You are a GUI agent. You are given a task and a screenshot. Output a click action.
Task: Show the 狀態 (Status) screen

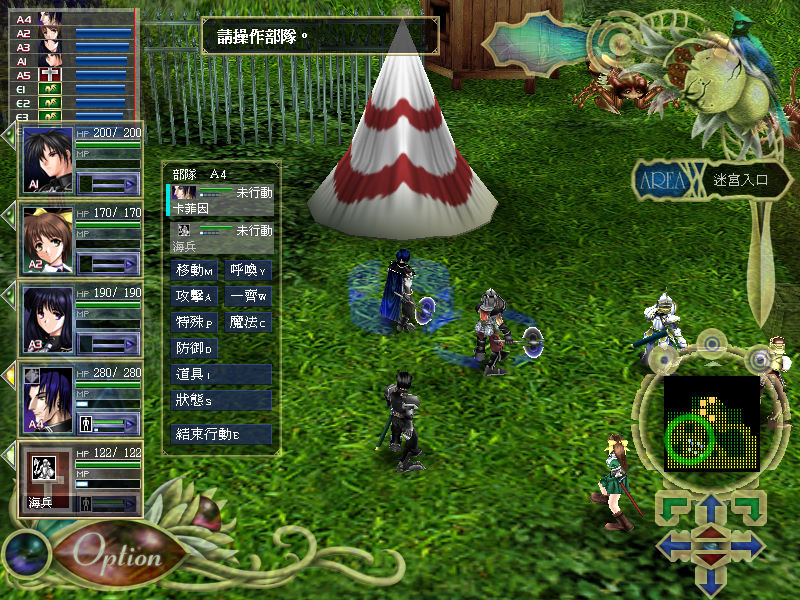[x=221, y=400]
